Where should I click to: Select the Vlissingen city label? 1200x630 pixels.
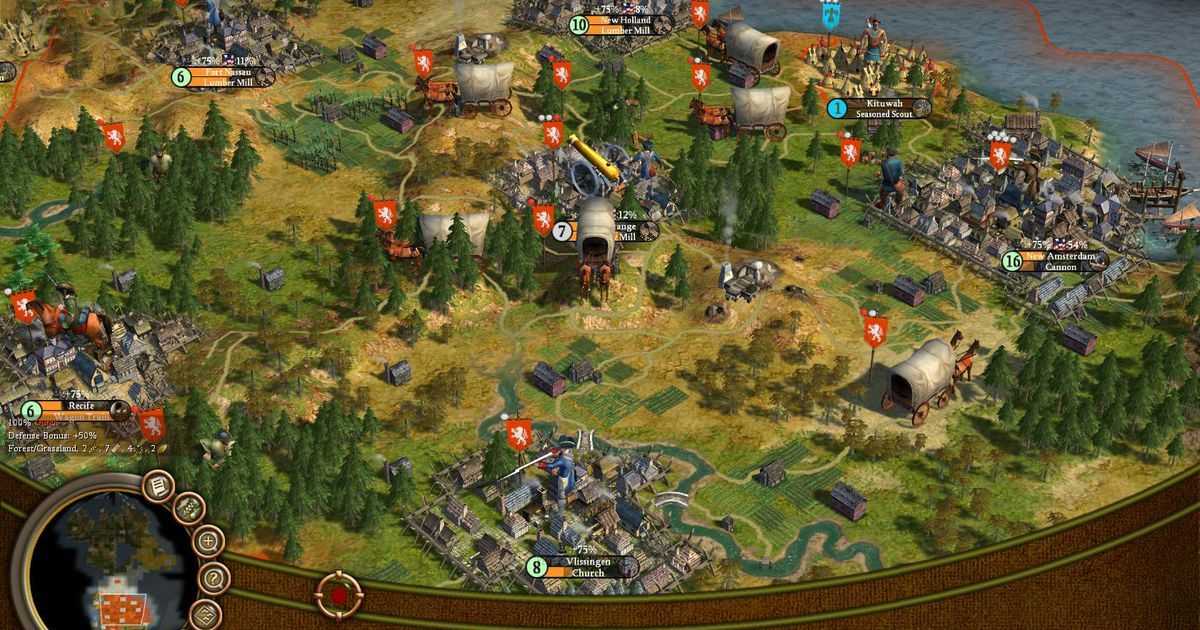click(582, 567)
